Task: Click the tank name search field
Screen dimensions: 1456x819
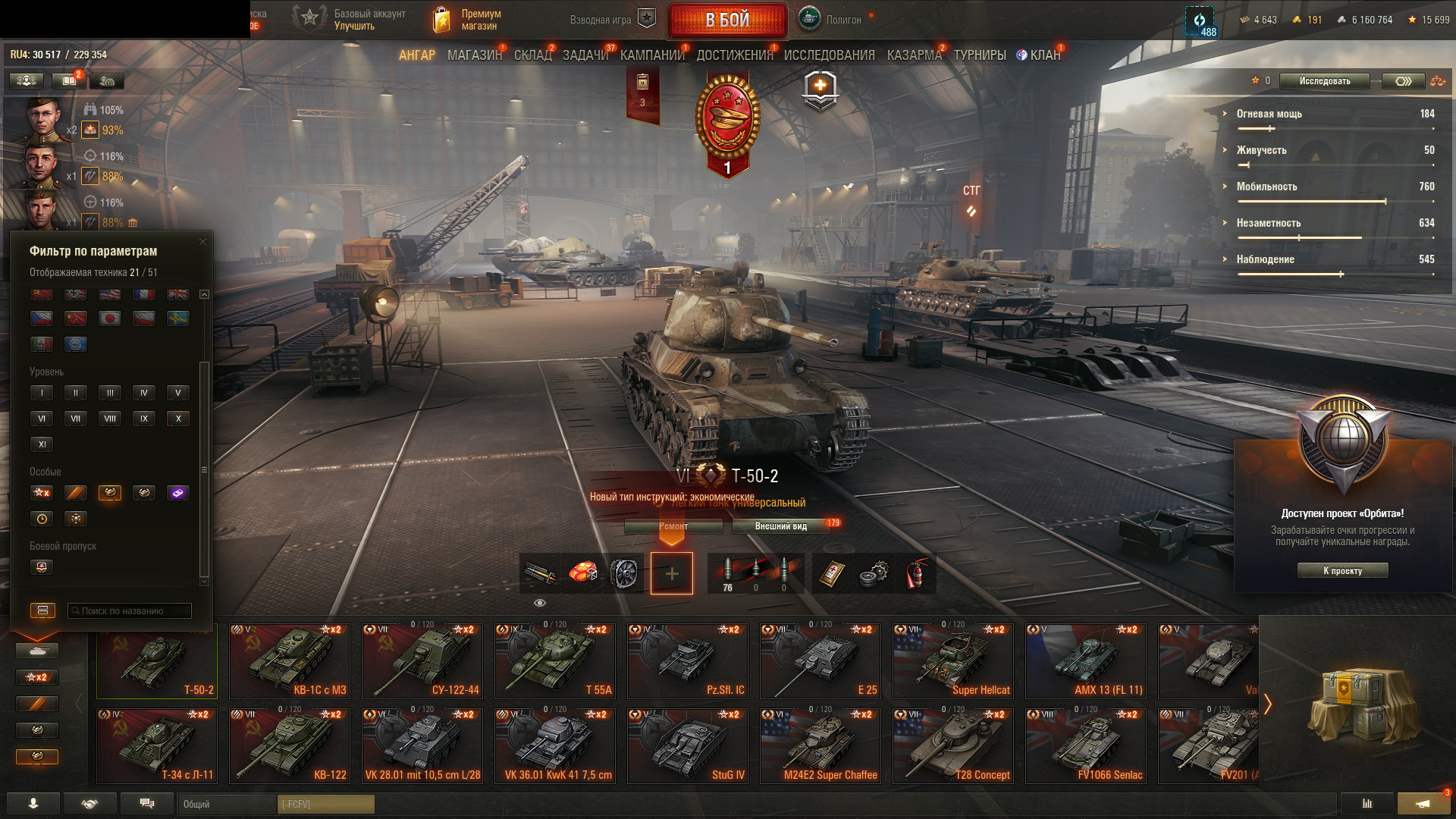Action: [x=130, y=611]
